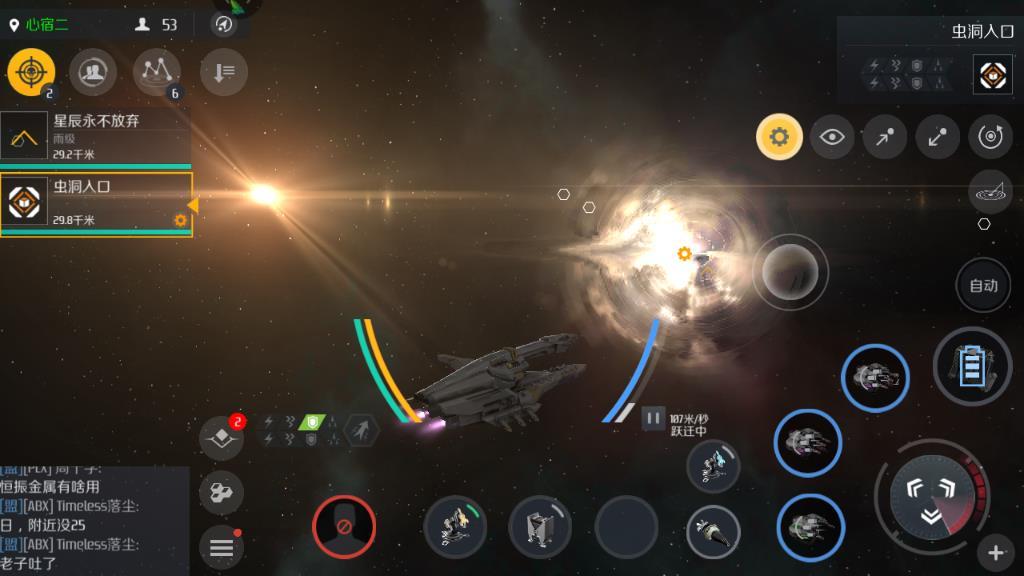Click the plus button in the corner
The image size is (1024, 576).
pos(996,551)
